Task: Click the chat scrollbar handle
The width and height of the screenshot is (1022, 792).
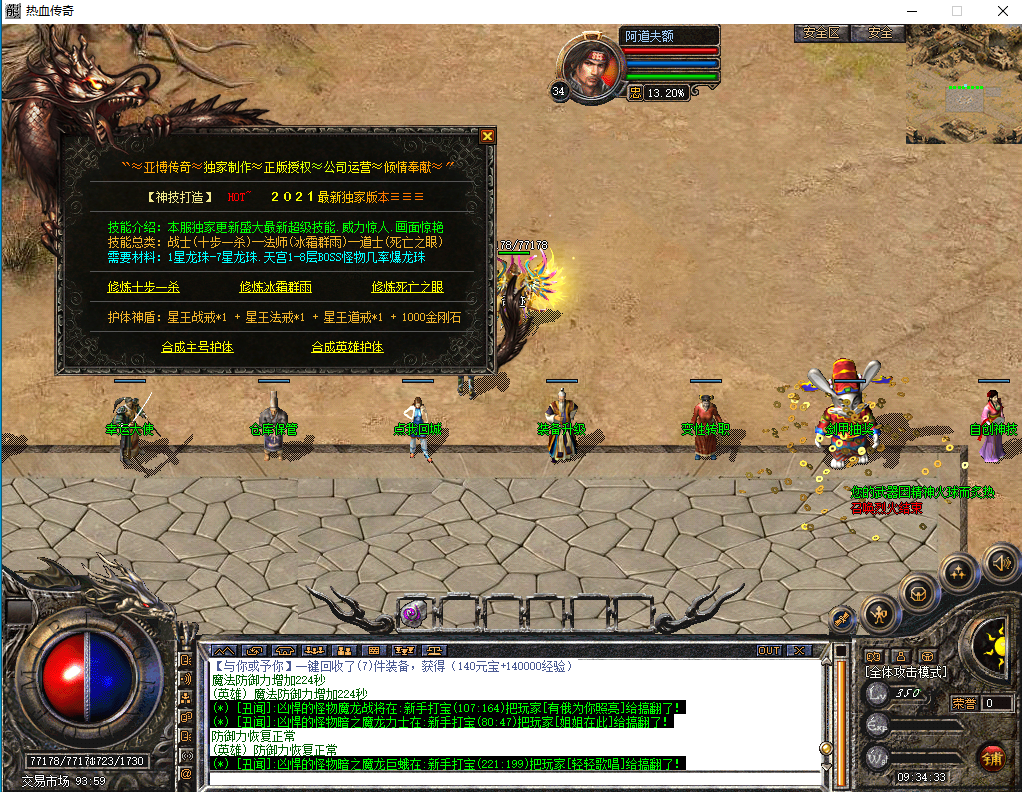Action: [826, 748]
